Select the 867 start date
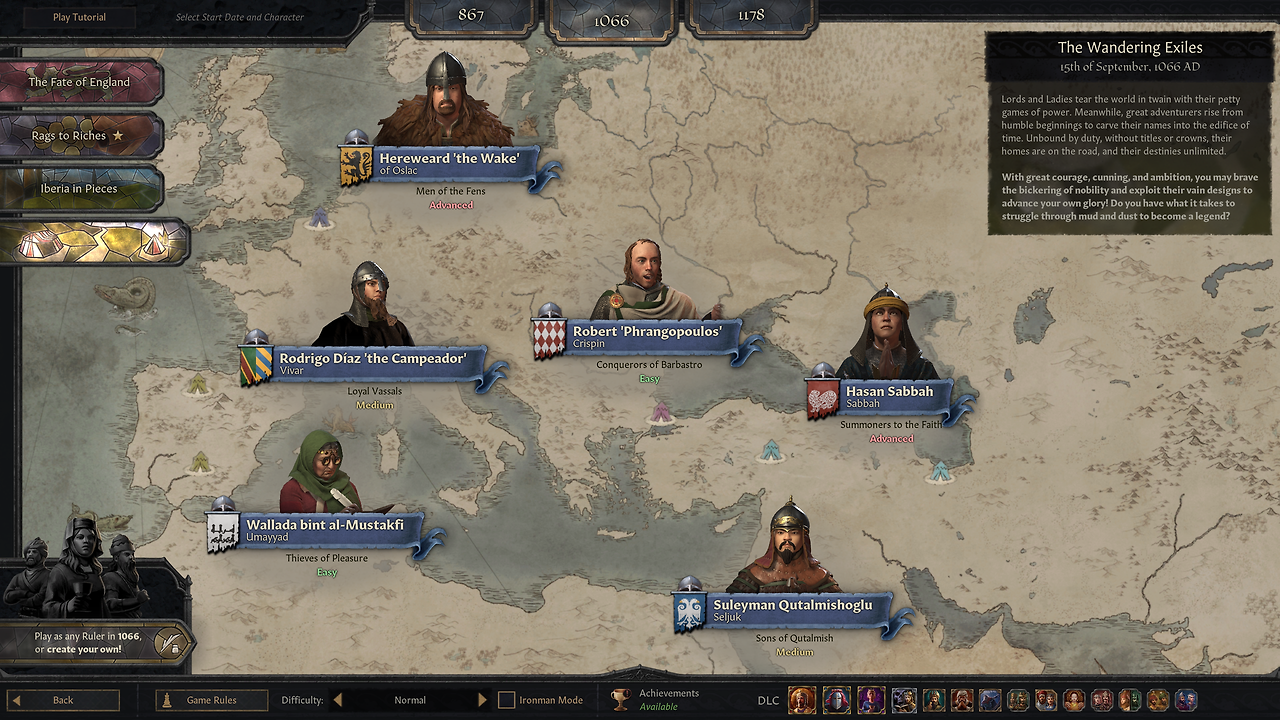The height and width of the screenshot is (720, 1280). 470,15
